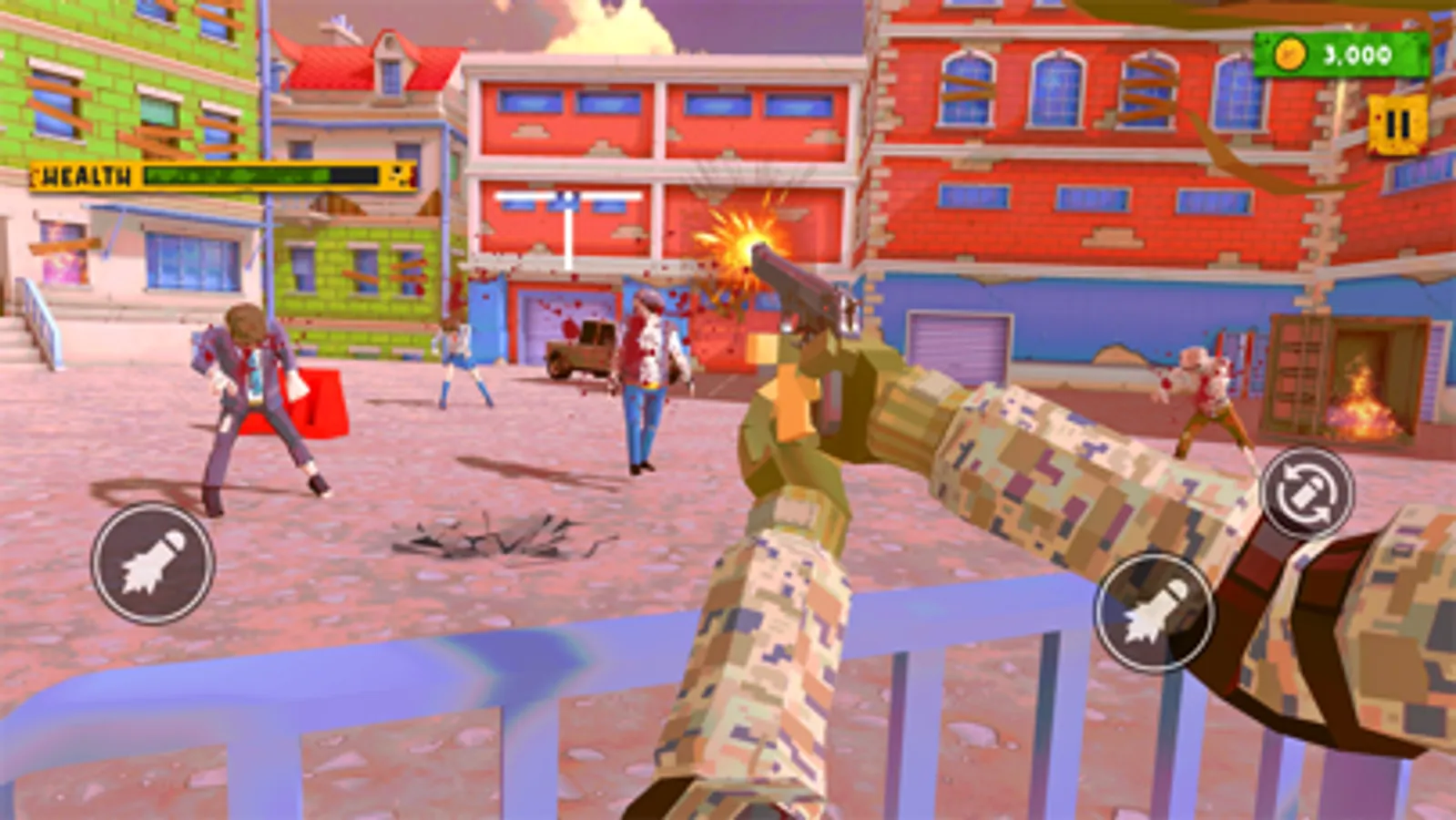Open the pause panel via the yellow button
Screen dimensions: 1456x820
(1396, 128)
